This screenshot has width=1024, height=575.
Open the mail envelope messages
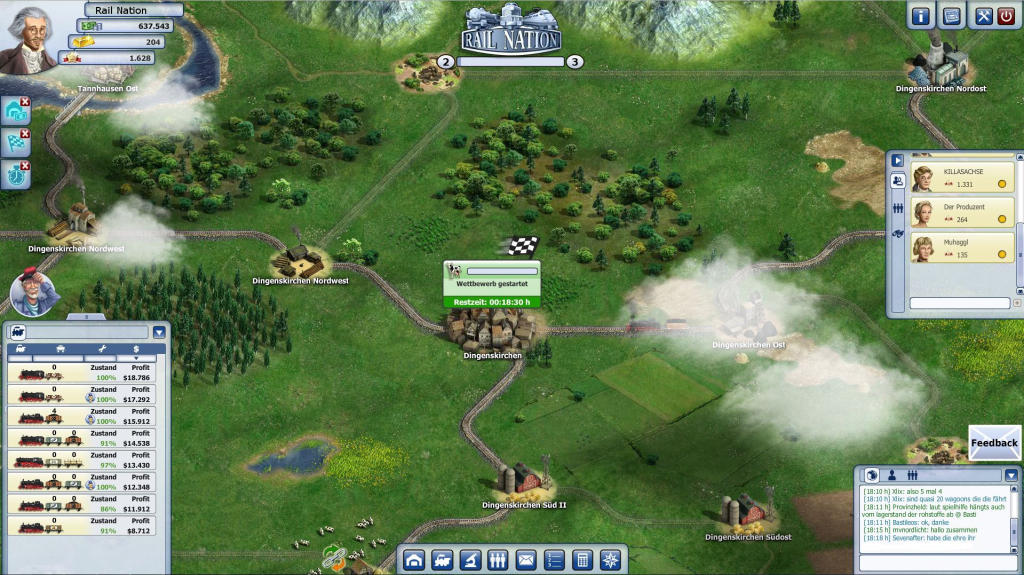[x=526, y=560]
